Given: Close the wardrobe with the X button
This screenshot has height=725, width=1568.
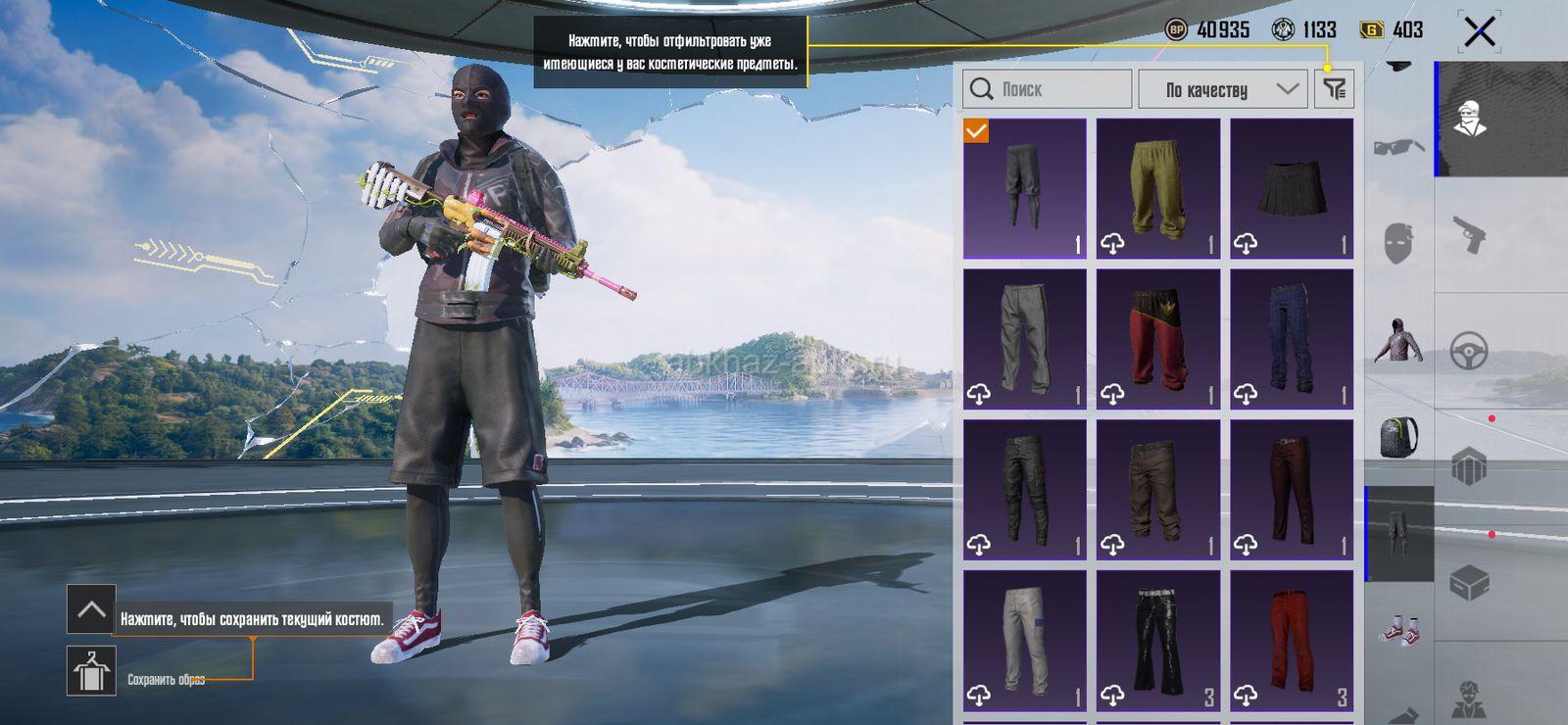Looking at the screenshot, I should (x=1479, y=32).
